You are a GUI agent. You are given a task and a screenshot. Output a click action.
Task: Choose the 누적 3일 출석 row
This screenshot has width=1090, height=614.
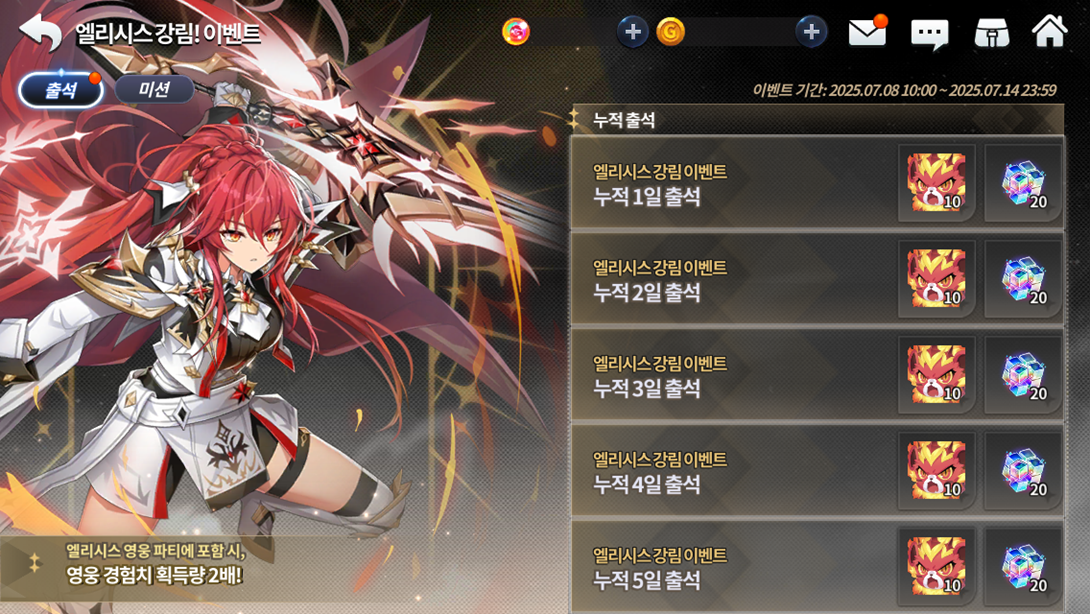point(730,376)
